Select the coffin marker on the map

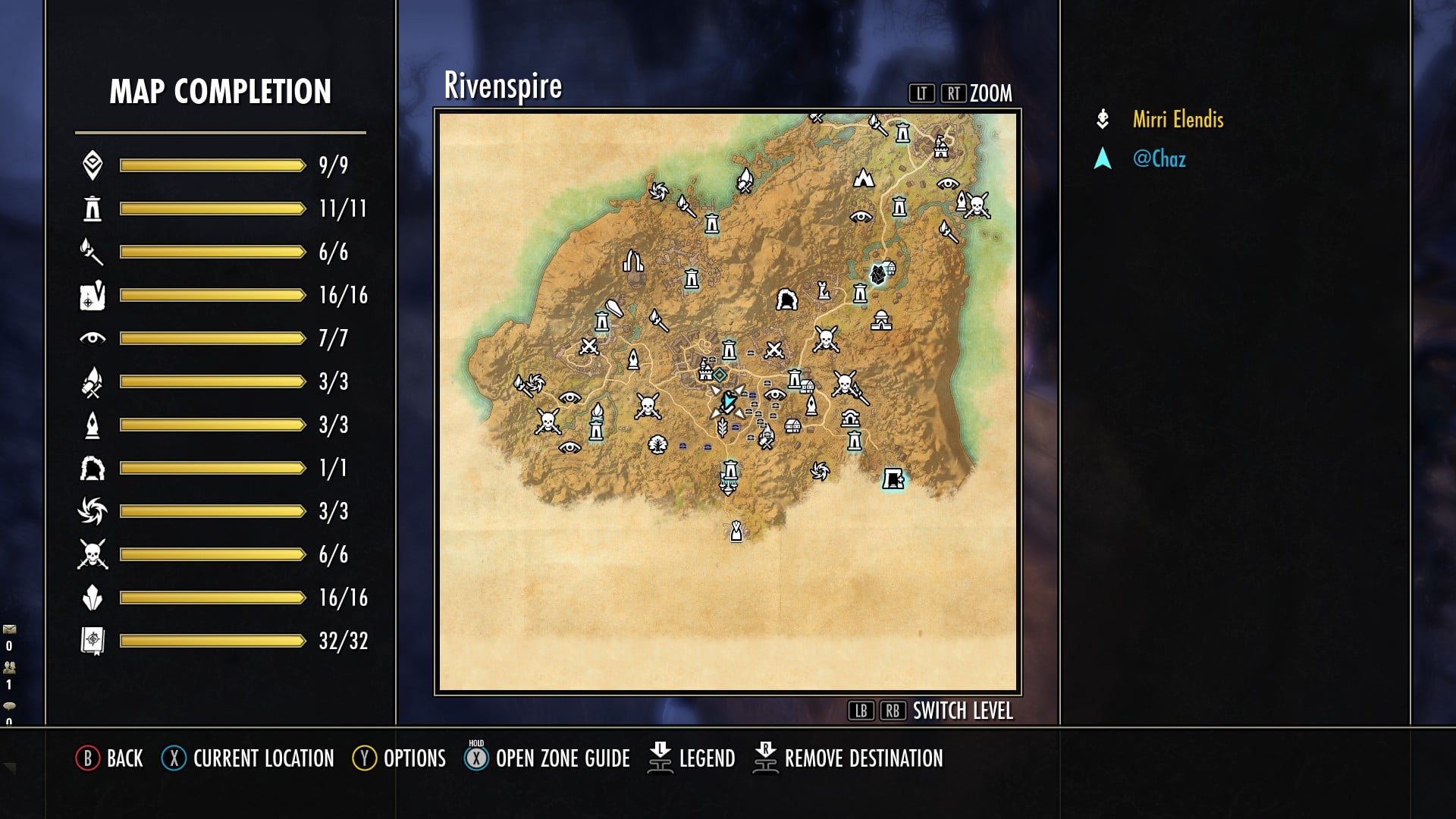coord(615,309)
